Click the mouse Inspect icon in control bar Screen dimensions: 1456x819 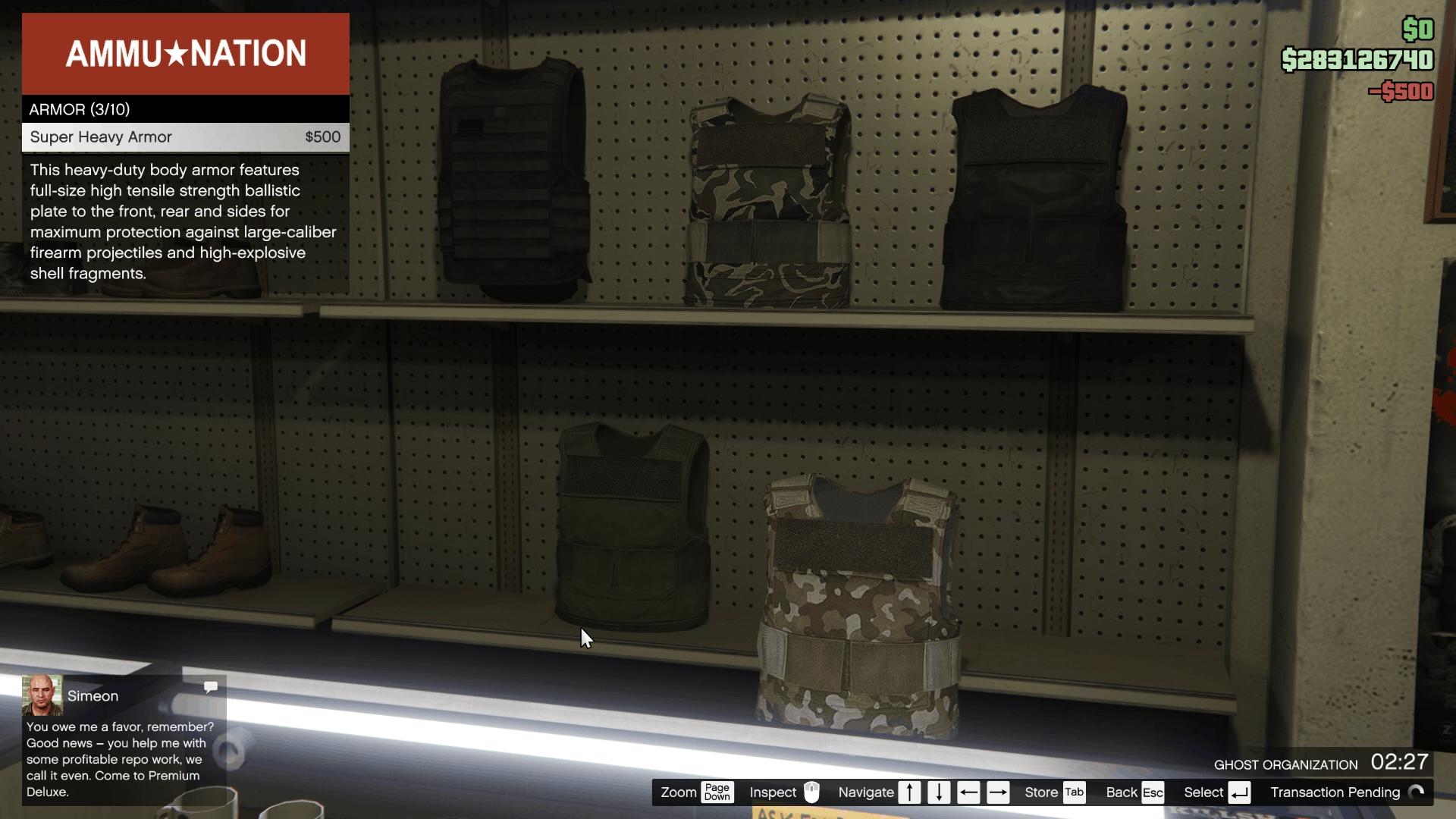pyautogui.click(x=812, y=792)
